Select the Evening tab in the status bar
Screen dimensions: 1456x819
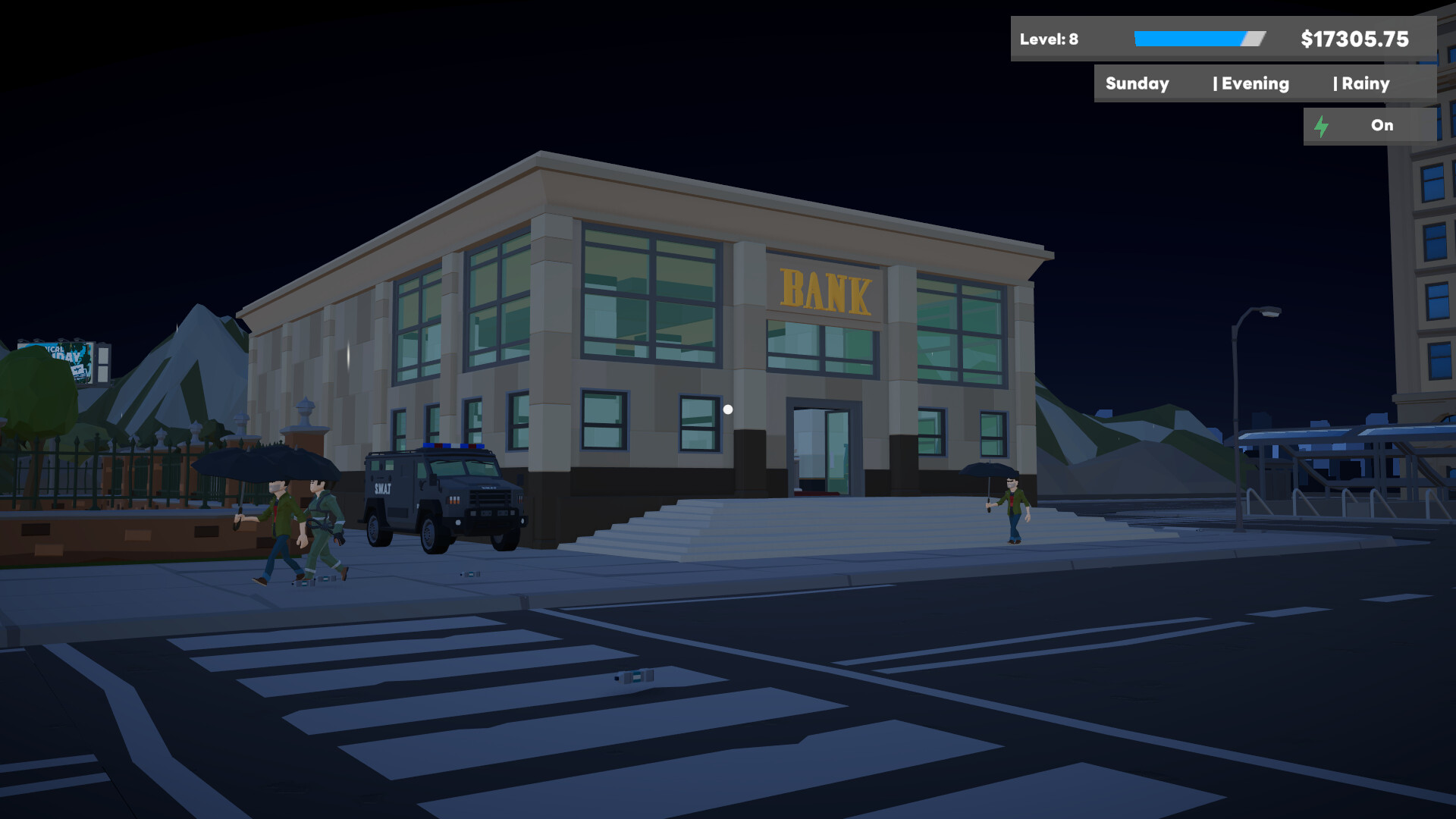[x=1253, y=83]
